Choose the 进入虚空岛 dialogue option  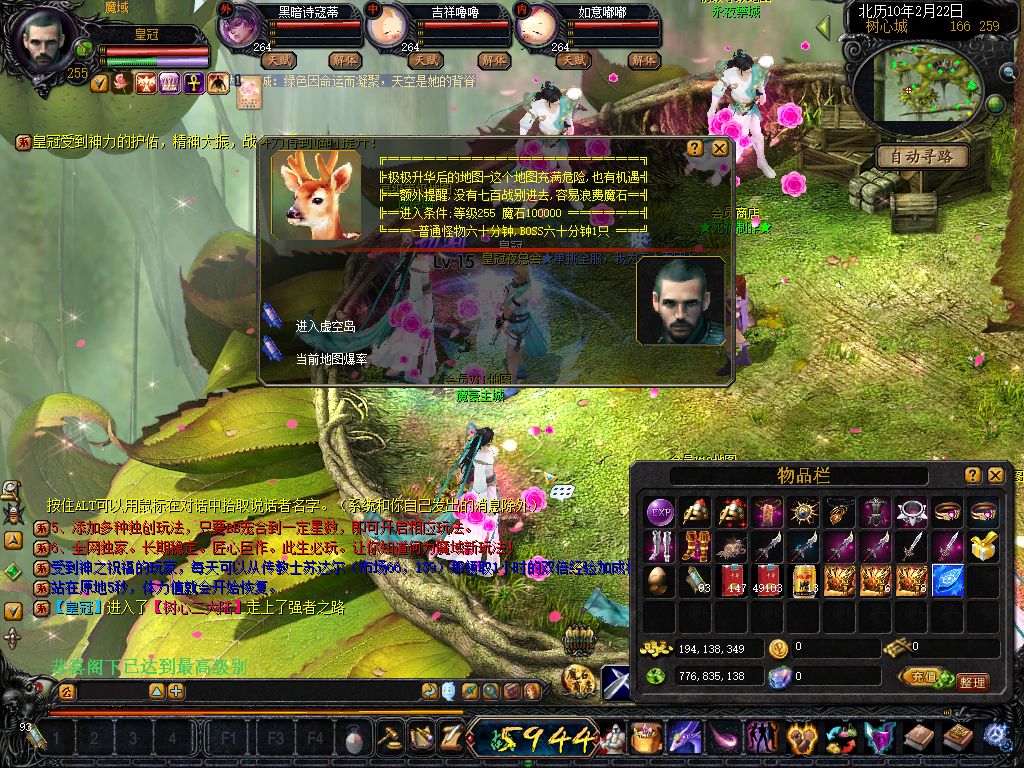pos(326,326)
